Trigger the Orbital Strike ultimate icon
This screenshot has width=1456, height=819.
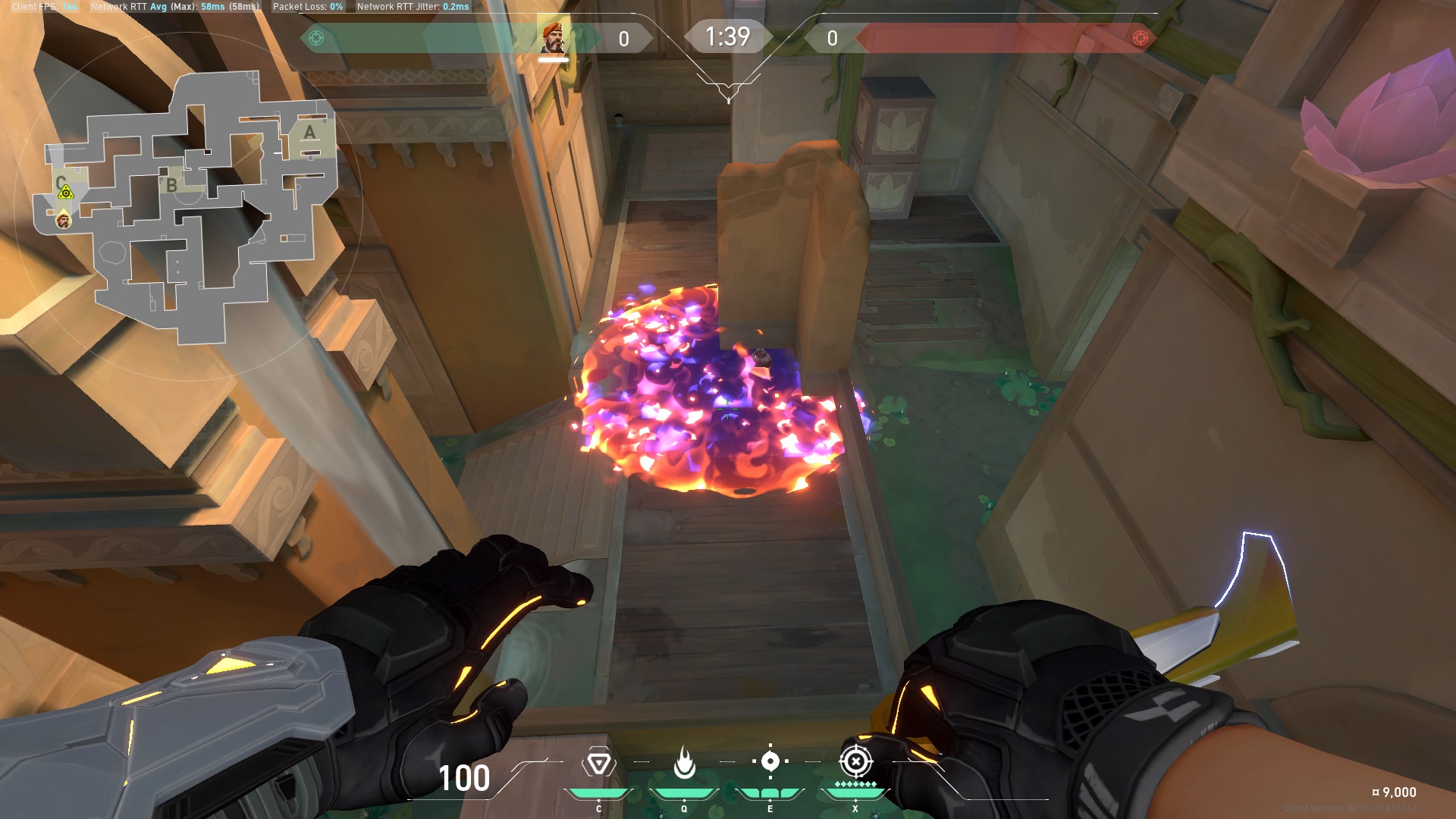coord(855,761)
